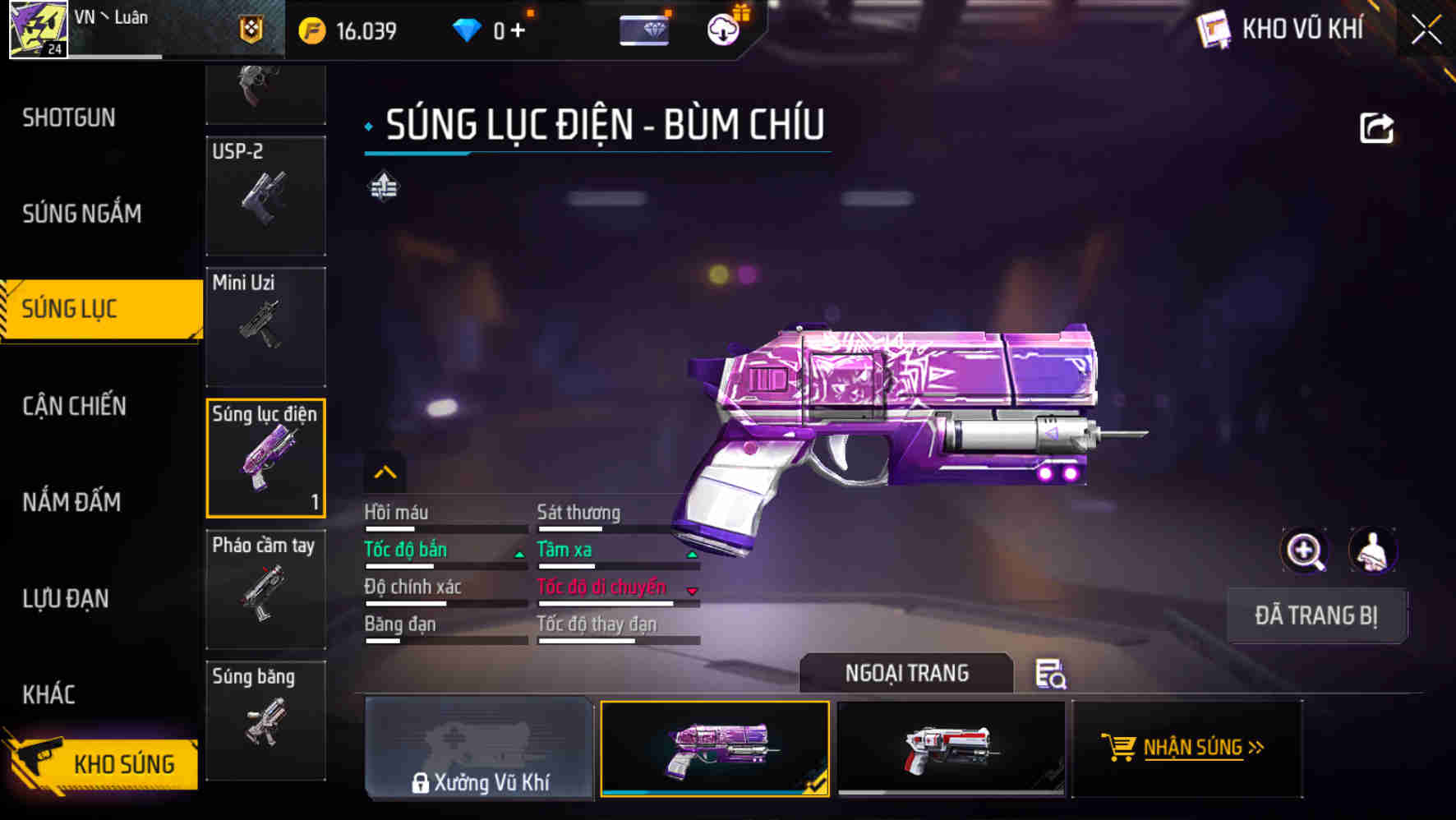Preview the skin on the character
This screenshot has width=1456, height=820.
pos(1372,551)
